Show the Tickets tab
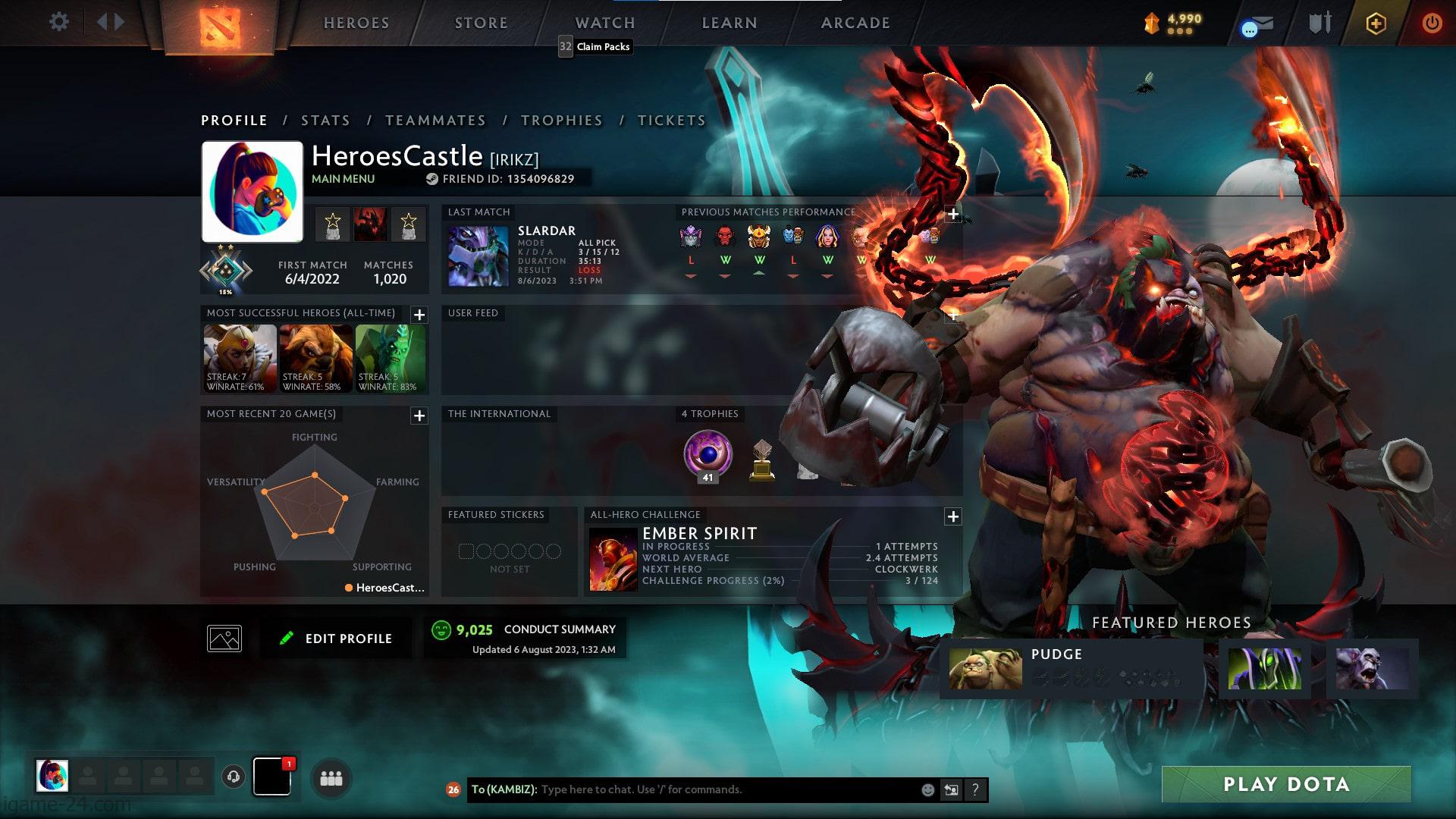 tap(671, 121)
